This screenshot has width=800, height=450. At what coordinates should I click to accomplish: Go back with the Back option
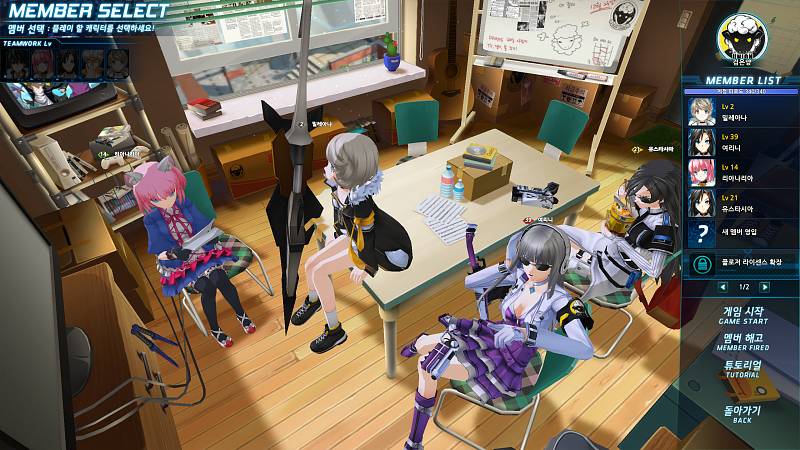(x=742, y=411)
